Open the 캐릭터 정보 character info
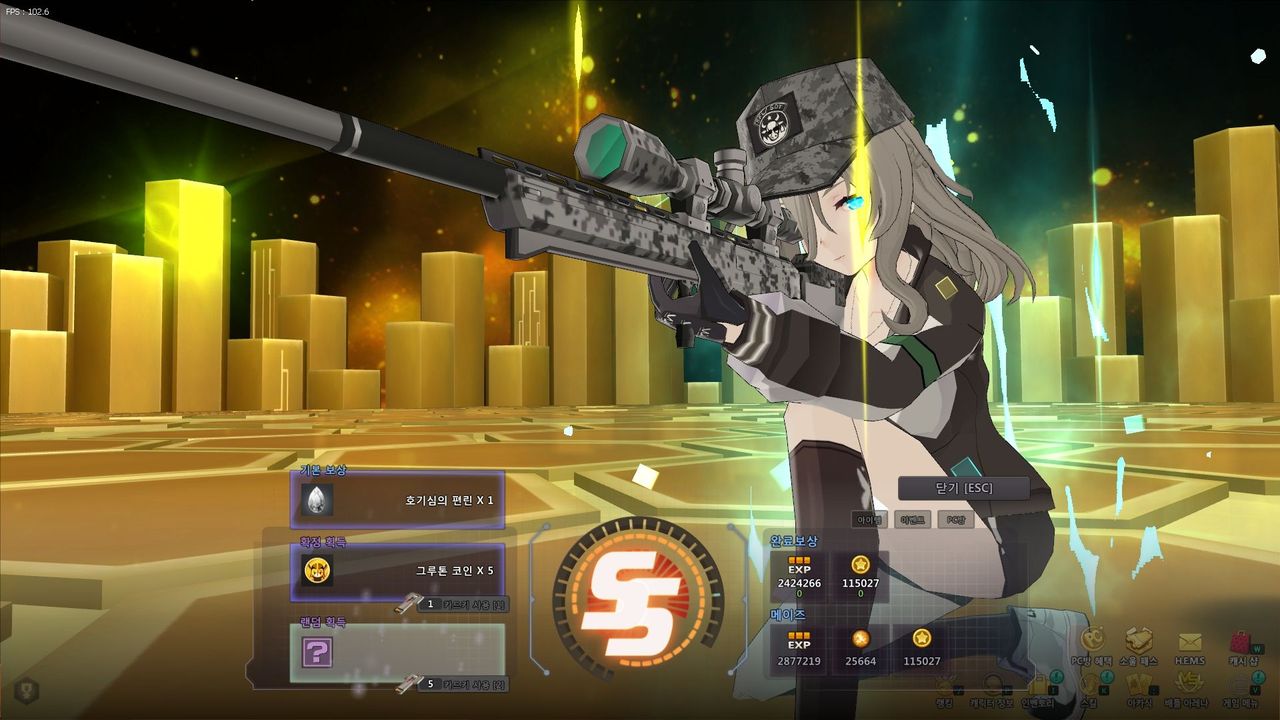Viewport: 1280px width, 720px height. coord(991,686)
